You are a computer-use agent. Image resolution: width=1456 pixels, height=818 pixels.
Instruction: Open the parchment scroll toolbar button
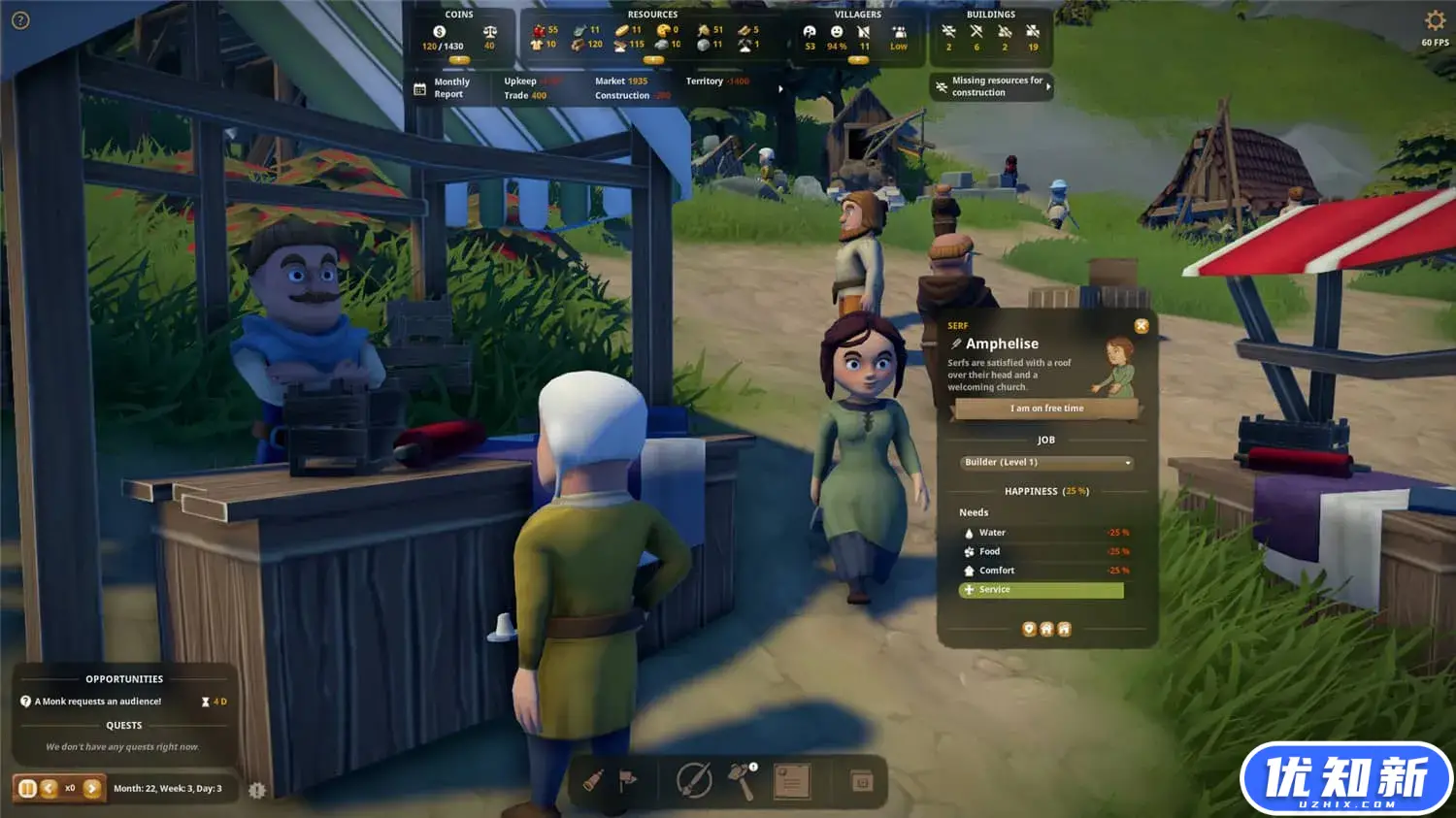pos(791,780)
